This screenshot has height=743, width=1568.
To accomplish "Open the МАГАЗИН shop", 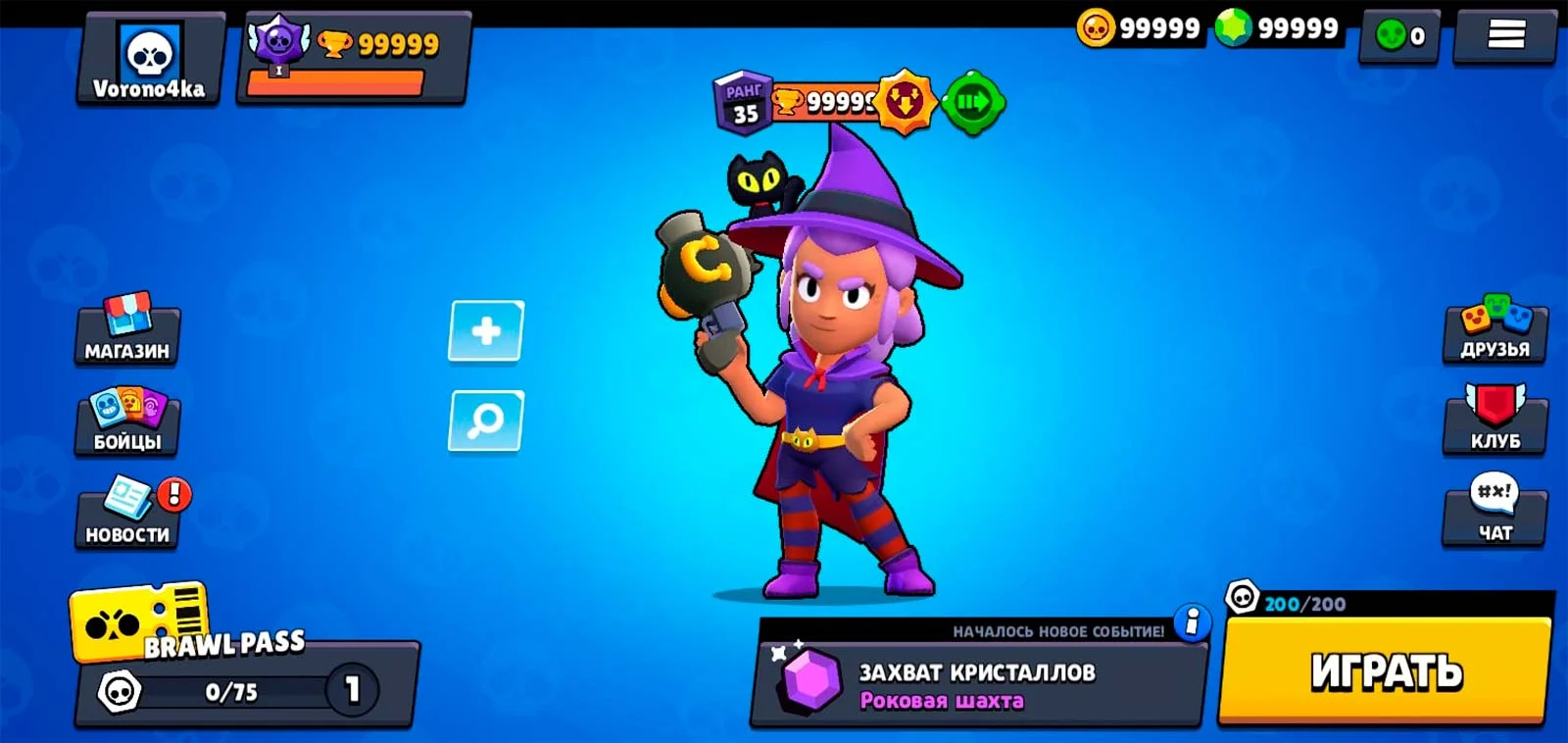I will click(x=127, y=333).
